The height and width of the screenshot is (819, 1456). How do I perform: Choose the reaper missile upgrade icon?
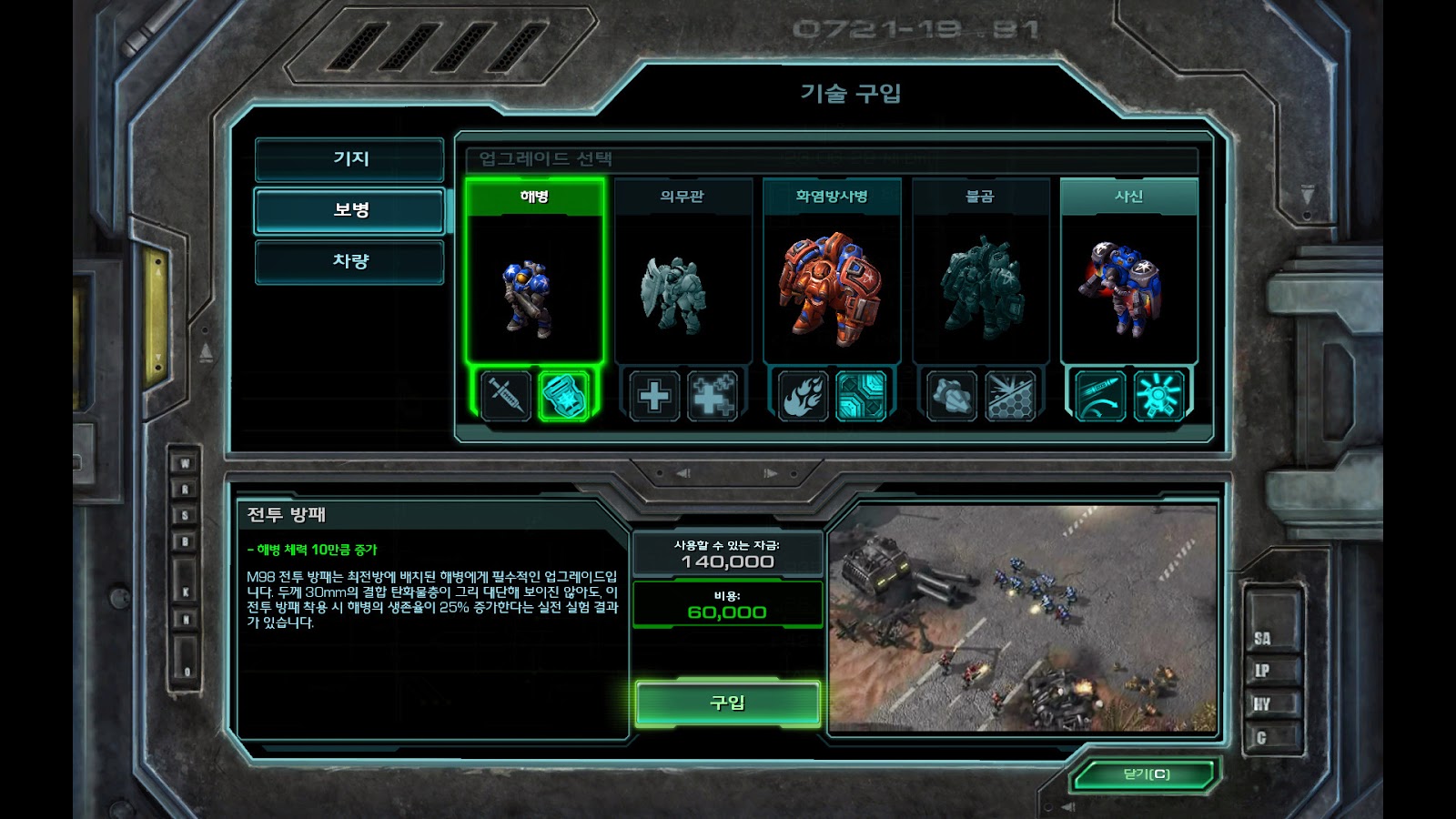click(1100, 396)
